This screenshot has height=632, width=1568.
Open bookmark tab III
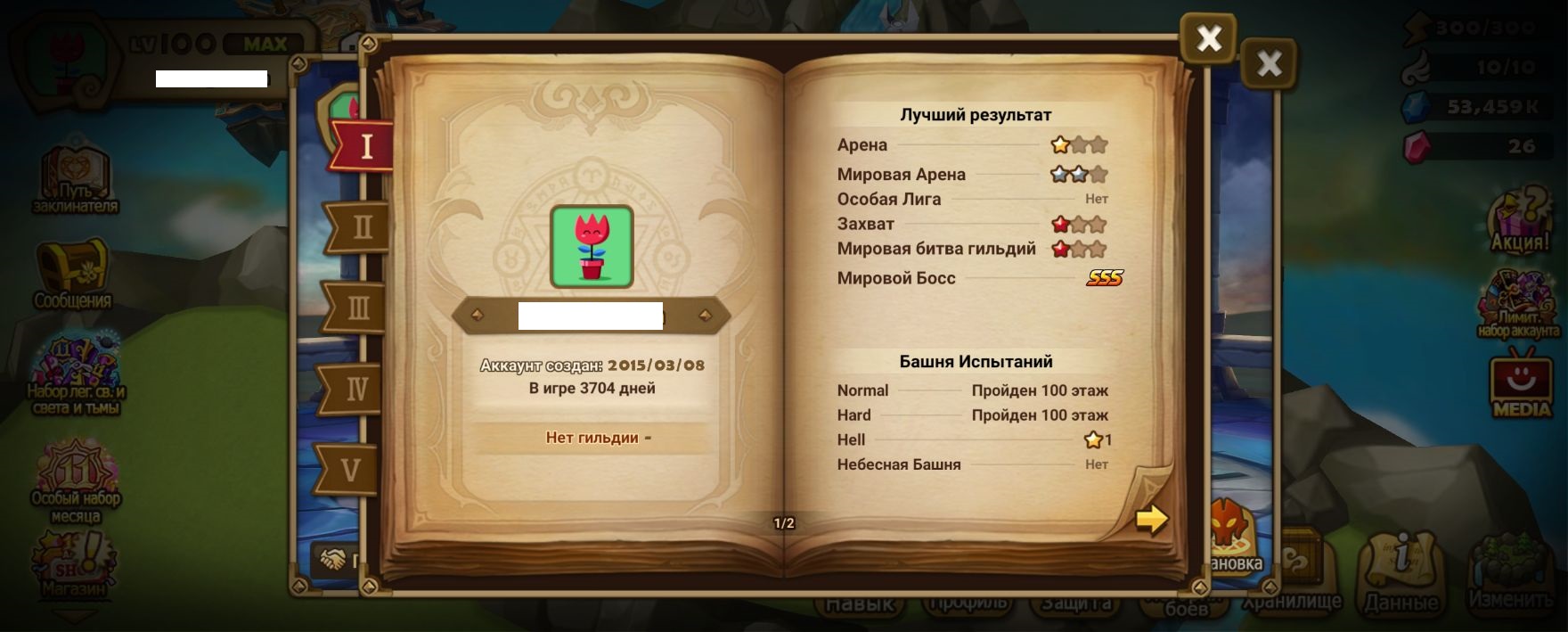click(357, 308)
